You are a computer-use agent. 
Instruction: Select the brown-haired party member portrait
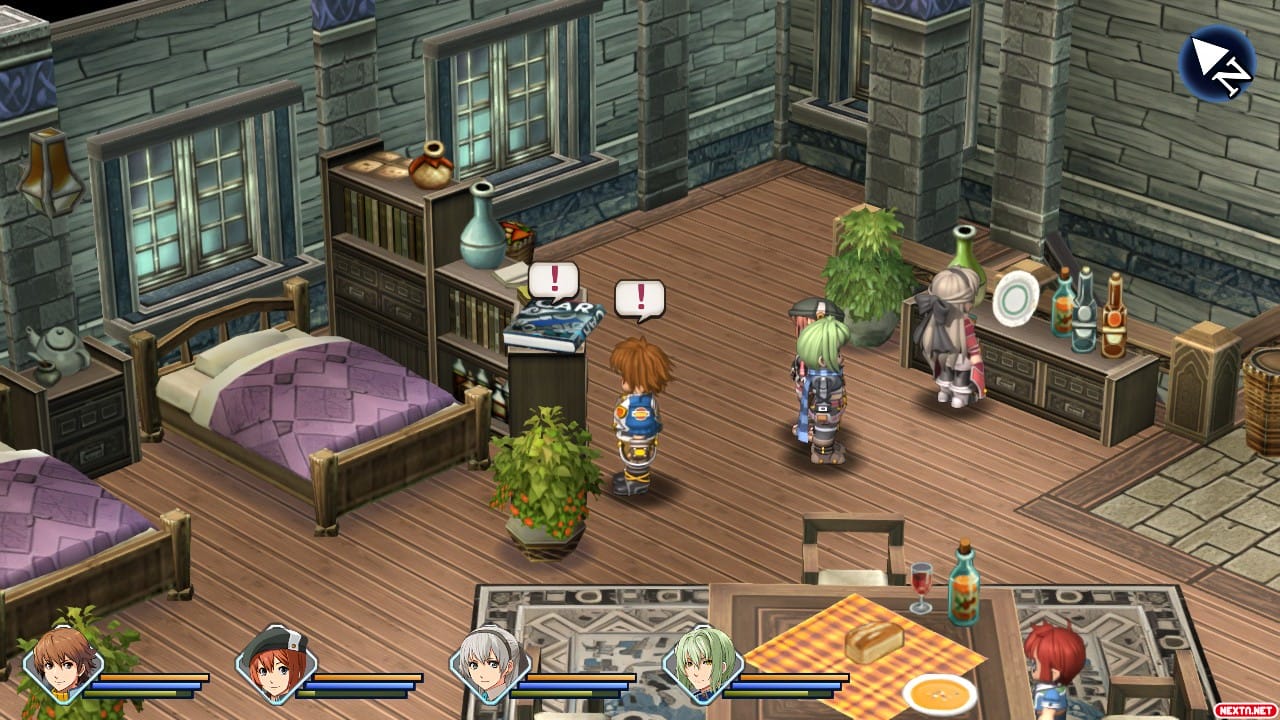(x=62, y=664)
